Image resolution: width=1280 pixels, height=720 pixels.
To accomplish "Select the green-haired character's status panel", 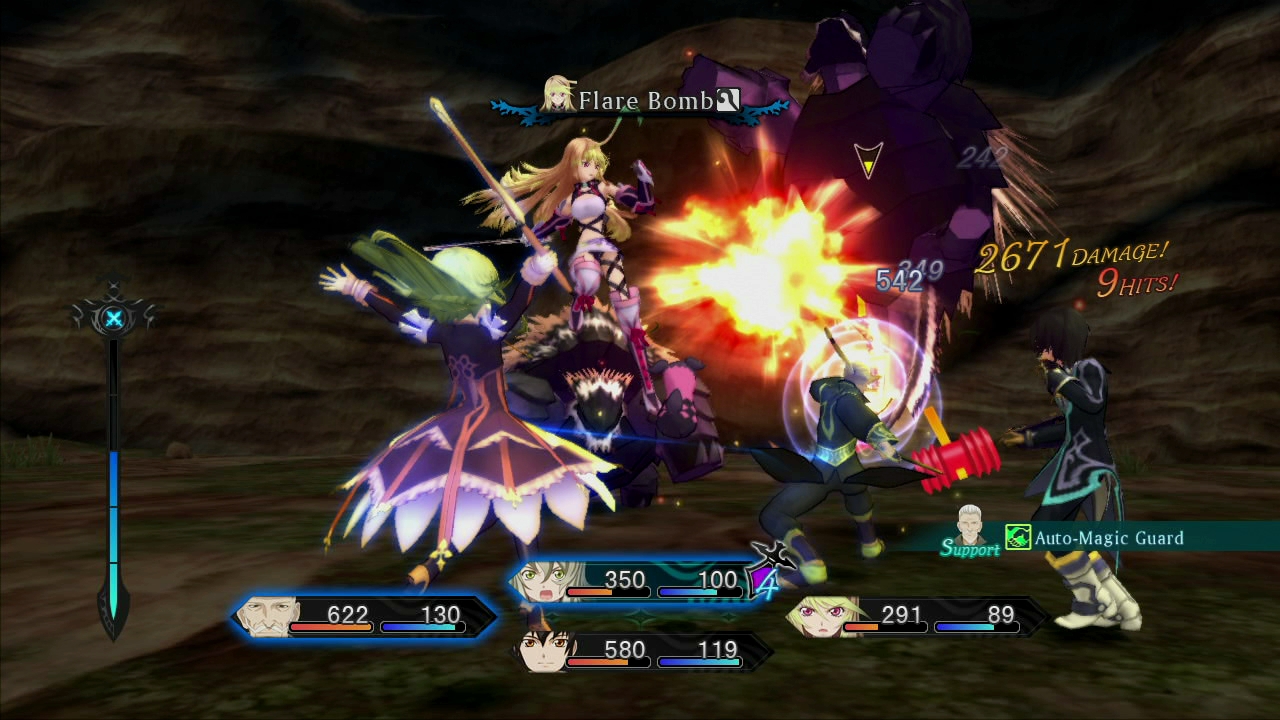I will click(630, 582).
